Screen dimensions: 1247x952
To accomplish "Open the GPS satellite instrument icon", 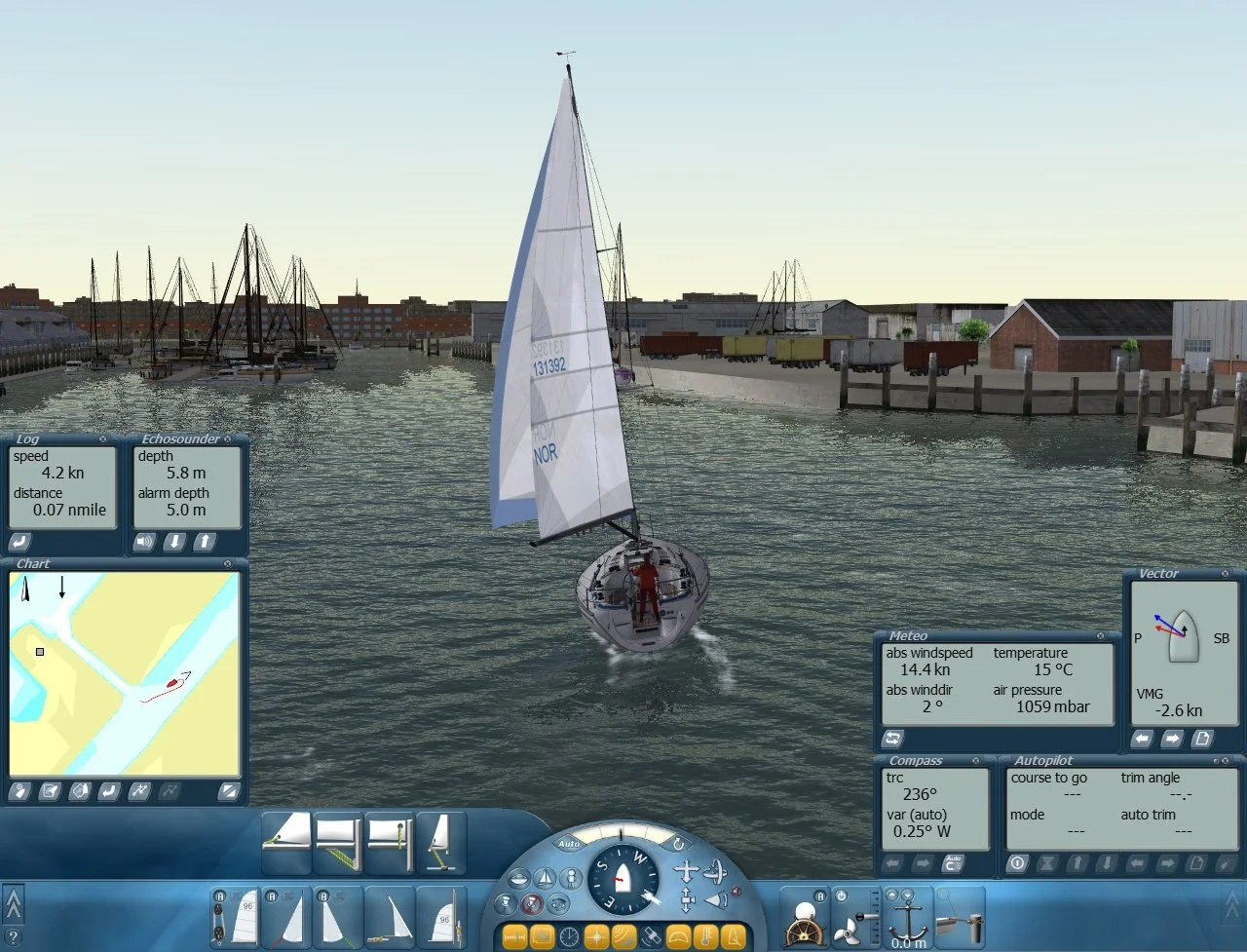I will [x=651, y=935].
